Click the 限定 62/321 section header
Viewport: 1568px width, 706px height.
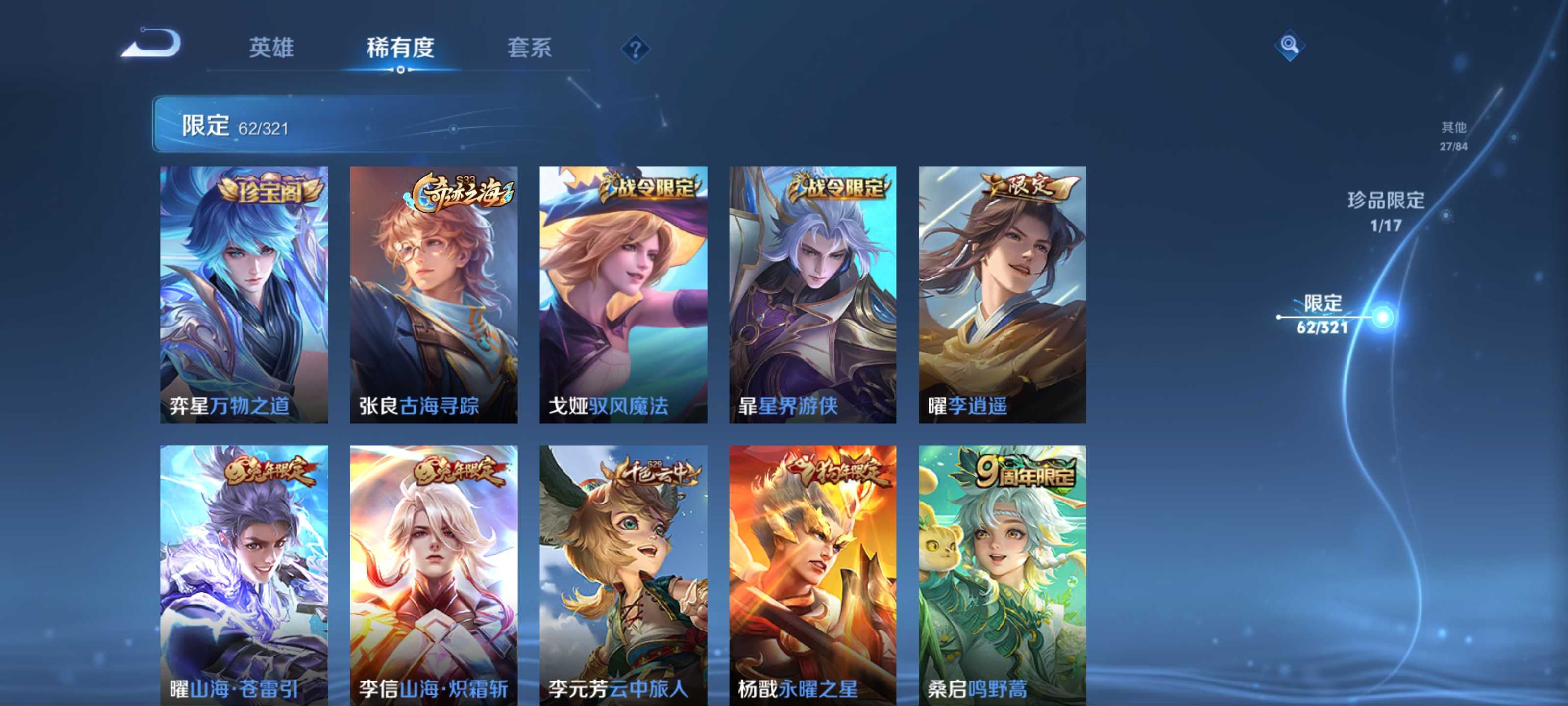coord(235,126)
